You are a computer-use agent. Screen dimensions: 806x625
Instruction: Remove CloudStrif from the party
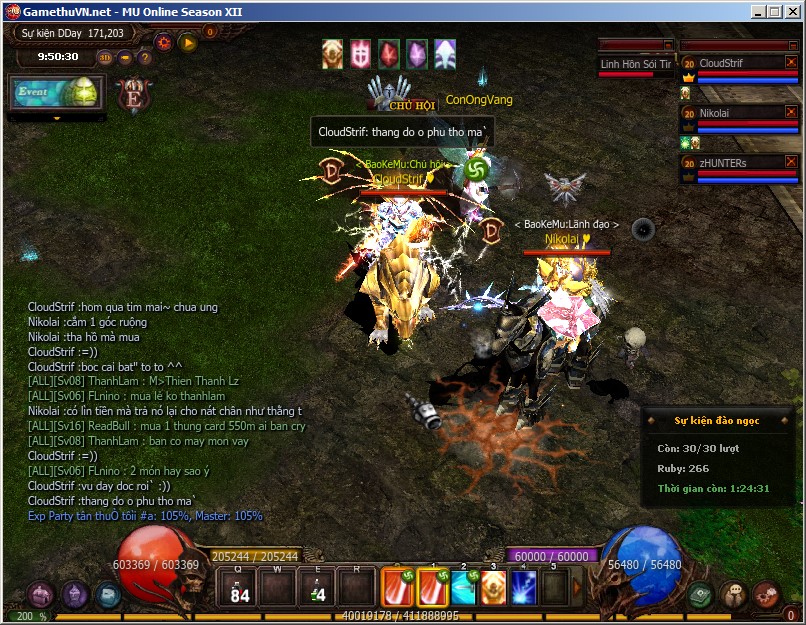coord(791,62)
